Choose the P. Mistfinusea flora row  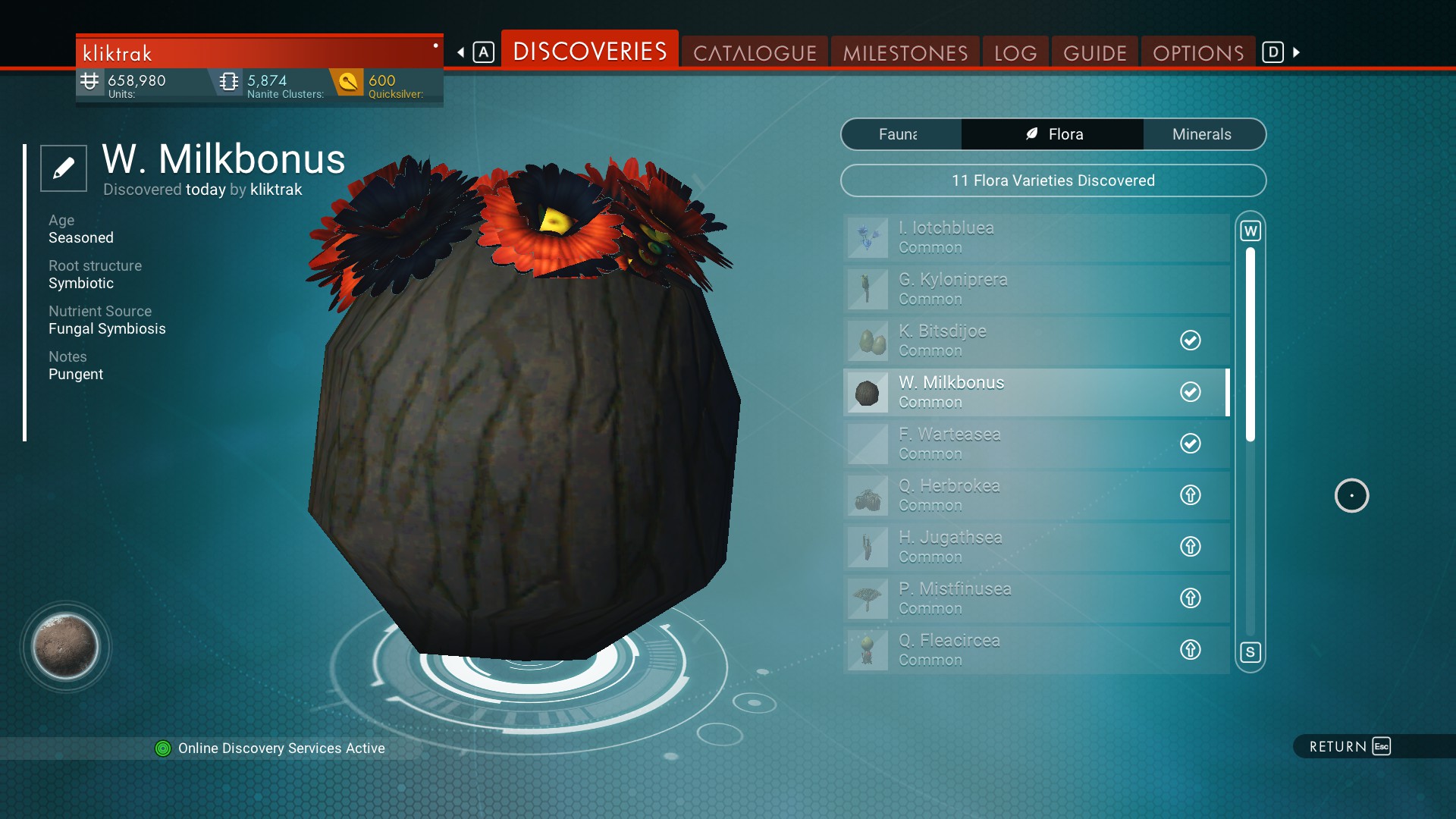[x=1035, y=598]
